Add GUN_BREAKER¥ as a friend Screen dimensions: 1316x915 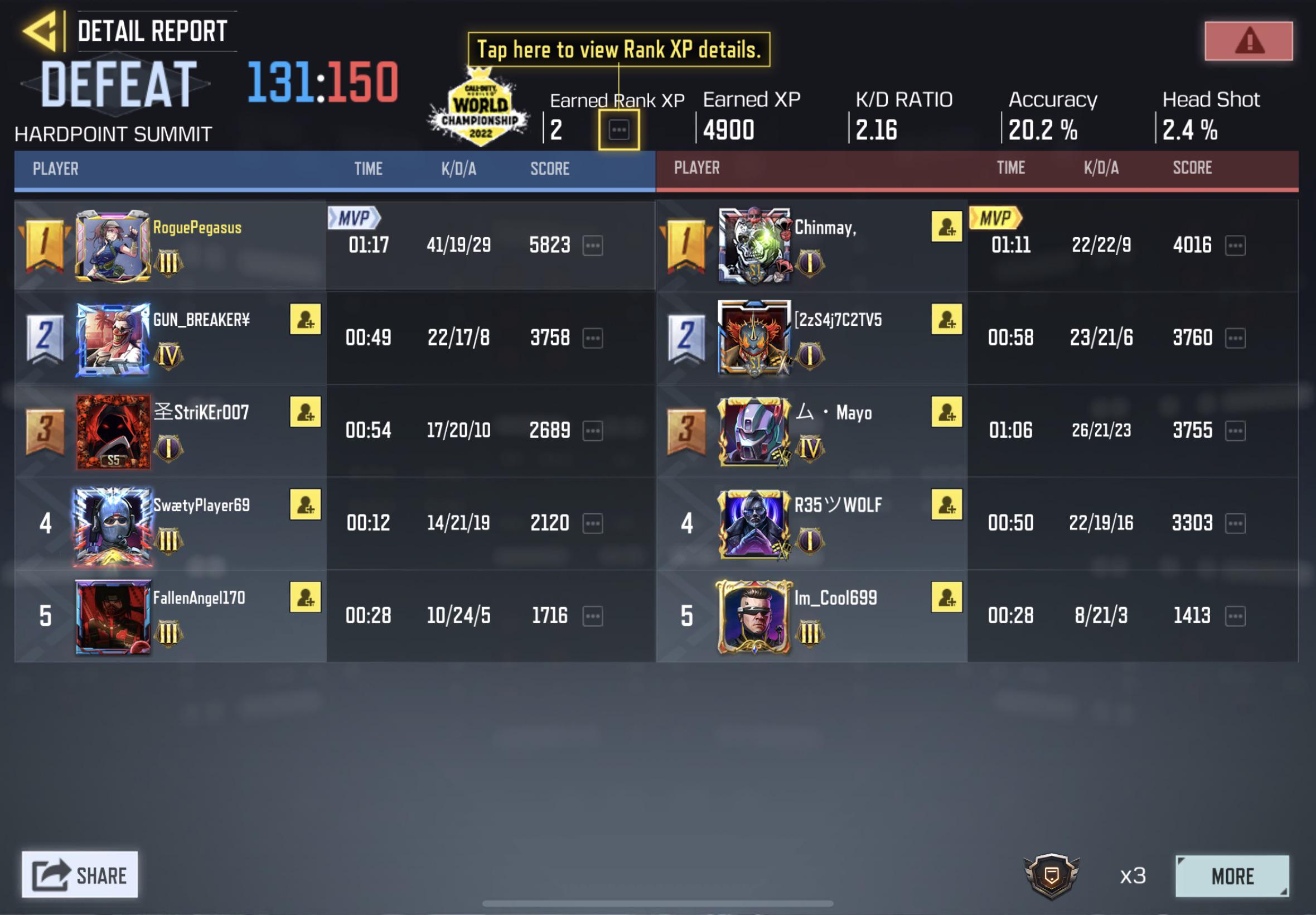pos(306,320)
